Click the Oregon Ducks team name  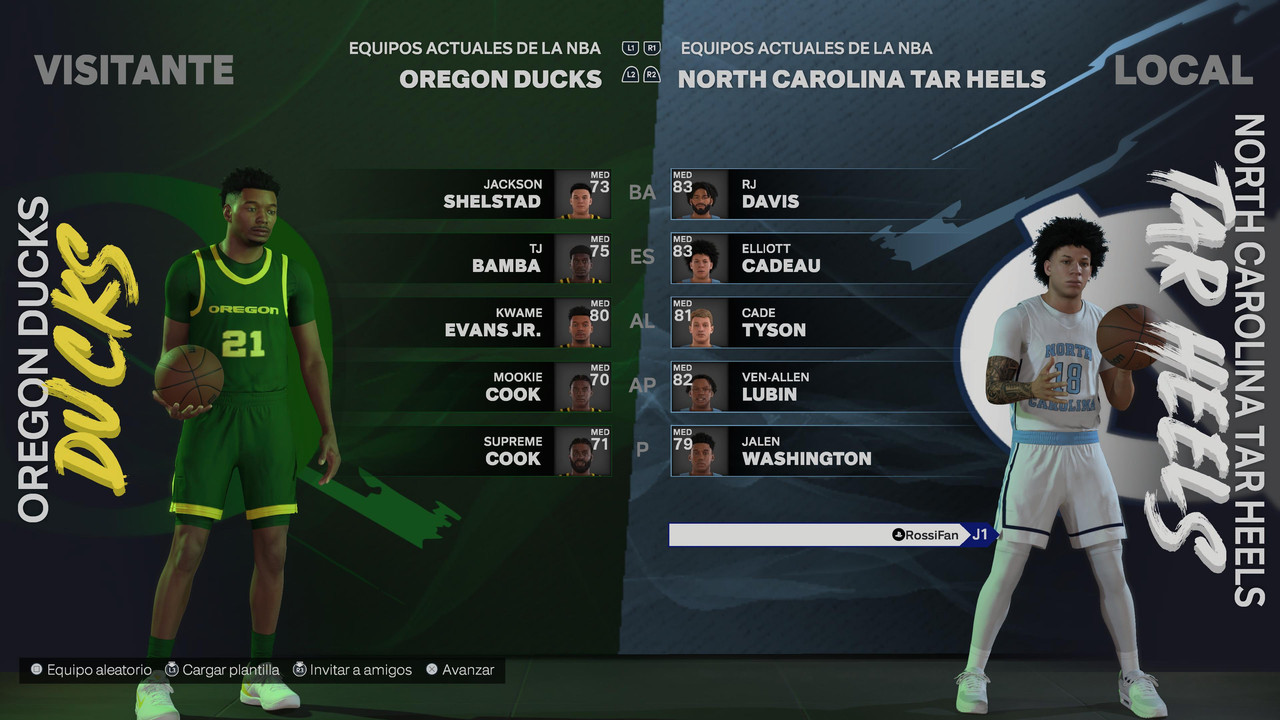point(500,79)
